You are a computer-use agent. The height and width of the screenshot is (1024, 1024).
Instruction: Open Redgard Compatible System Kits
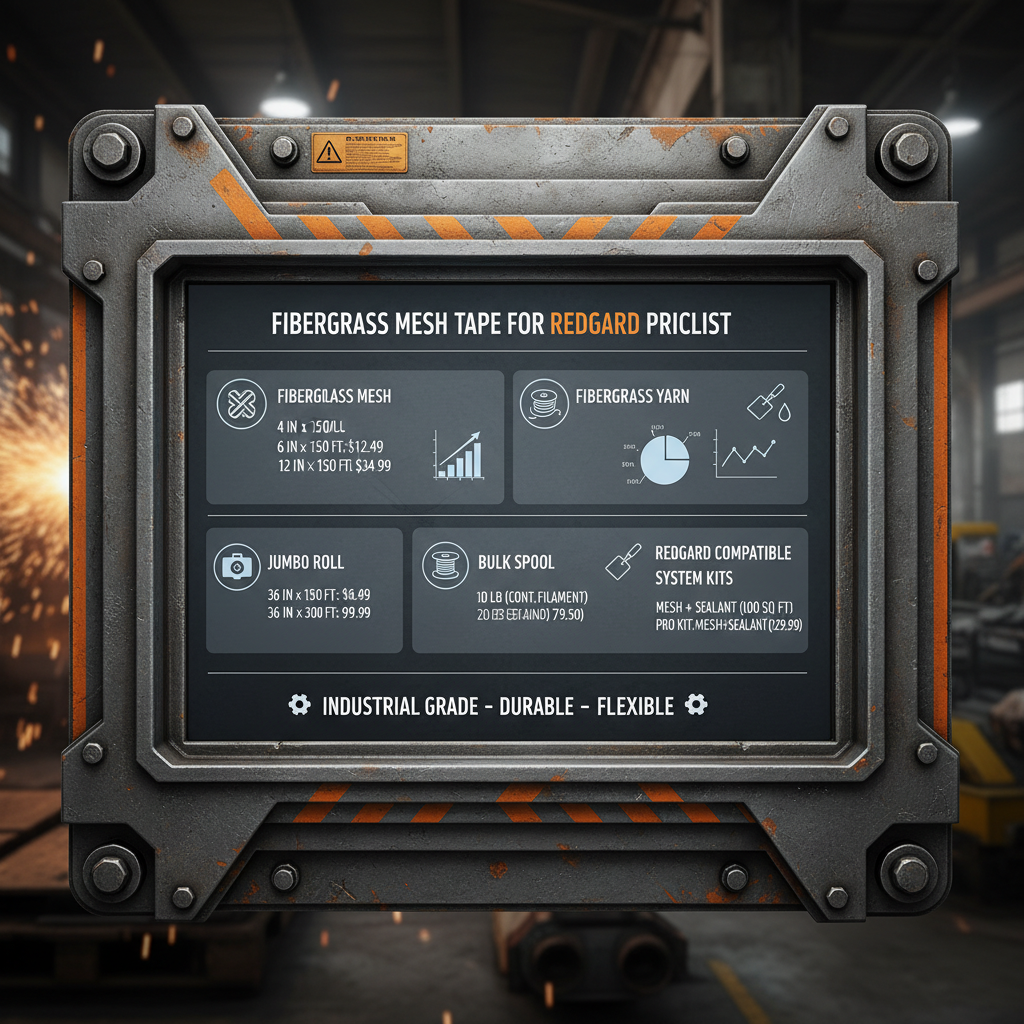(x=722, y=565)
